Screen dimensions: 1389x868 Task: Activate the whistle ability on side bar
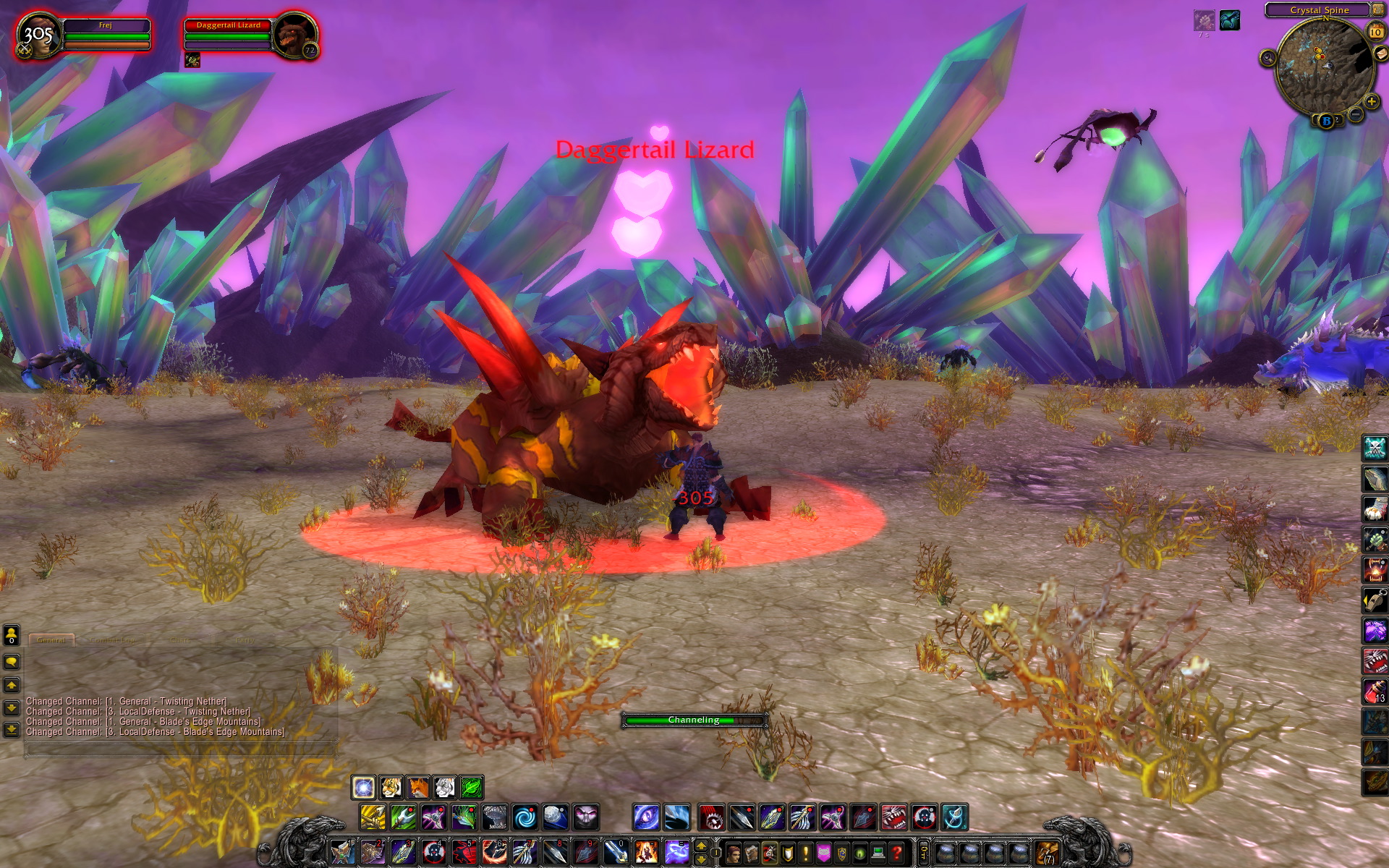[1375, 600]
